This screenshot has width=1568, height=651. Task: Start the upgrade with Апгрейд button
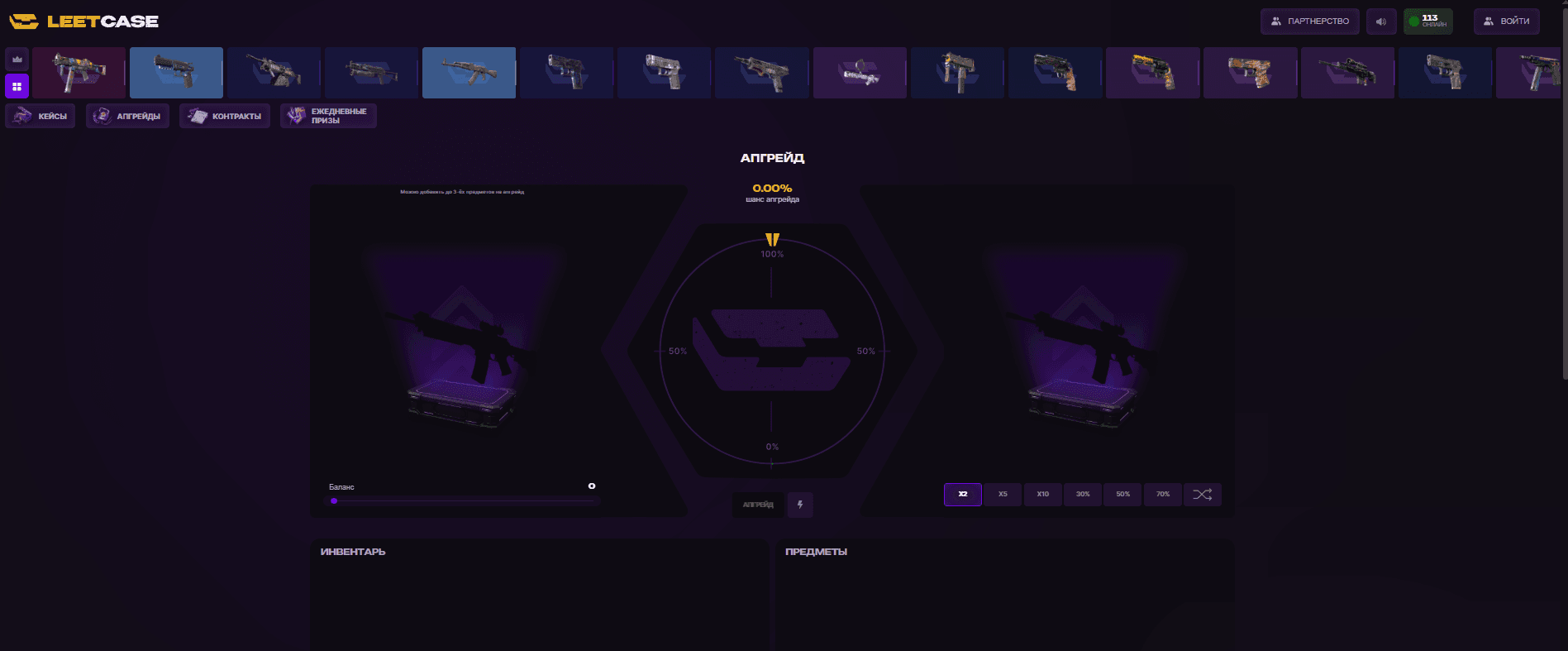[758, 505]
